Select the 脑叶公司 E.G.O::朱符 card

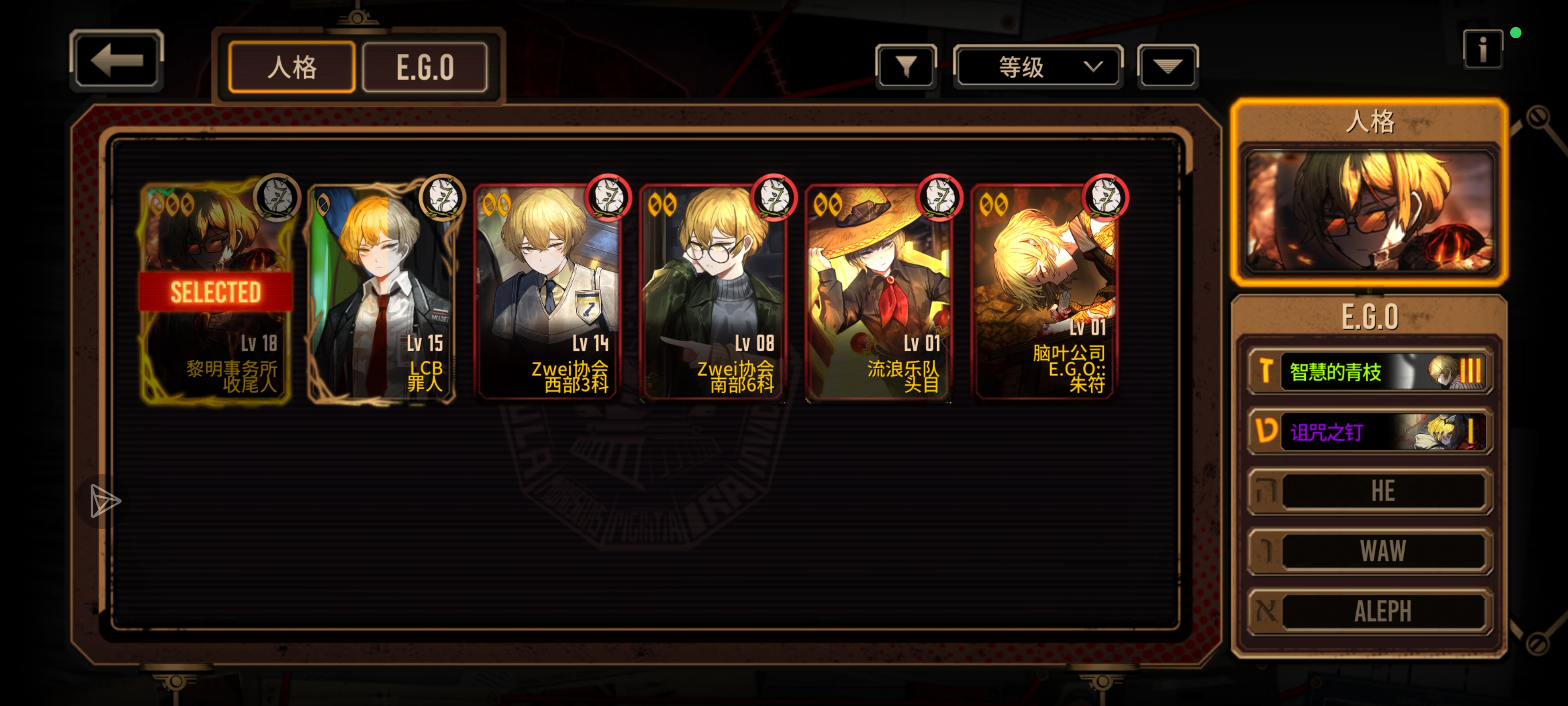tap(1045, 292)
